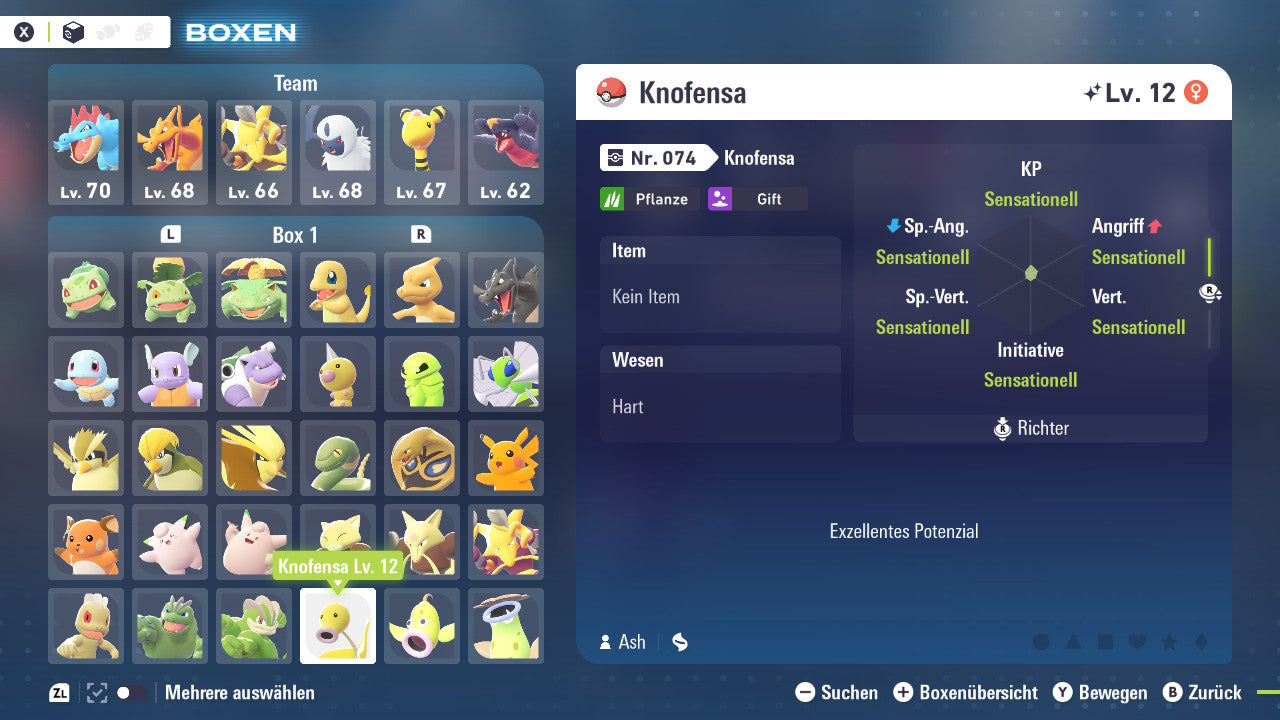The image size is (1280, 720).
Task: Open the Box 1 name selector
Action: point(295,235)
